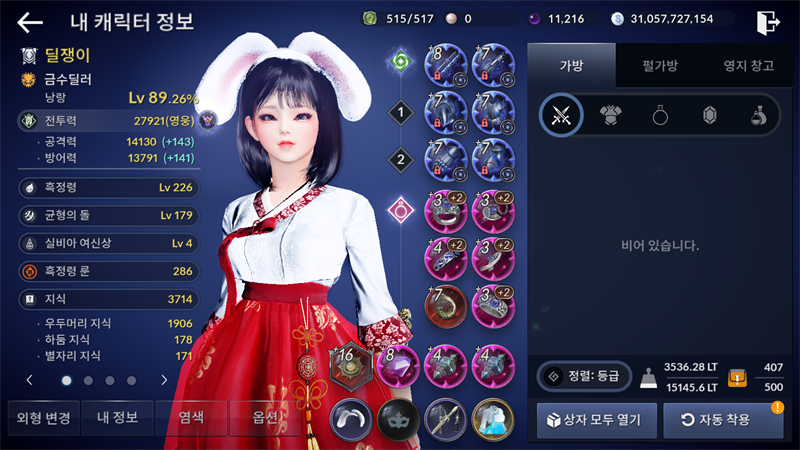Show next stats page with right arrow
The height and width of the screenshot is (450, 800).
(164, 380)
